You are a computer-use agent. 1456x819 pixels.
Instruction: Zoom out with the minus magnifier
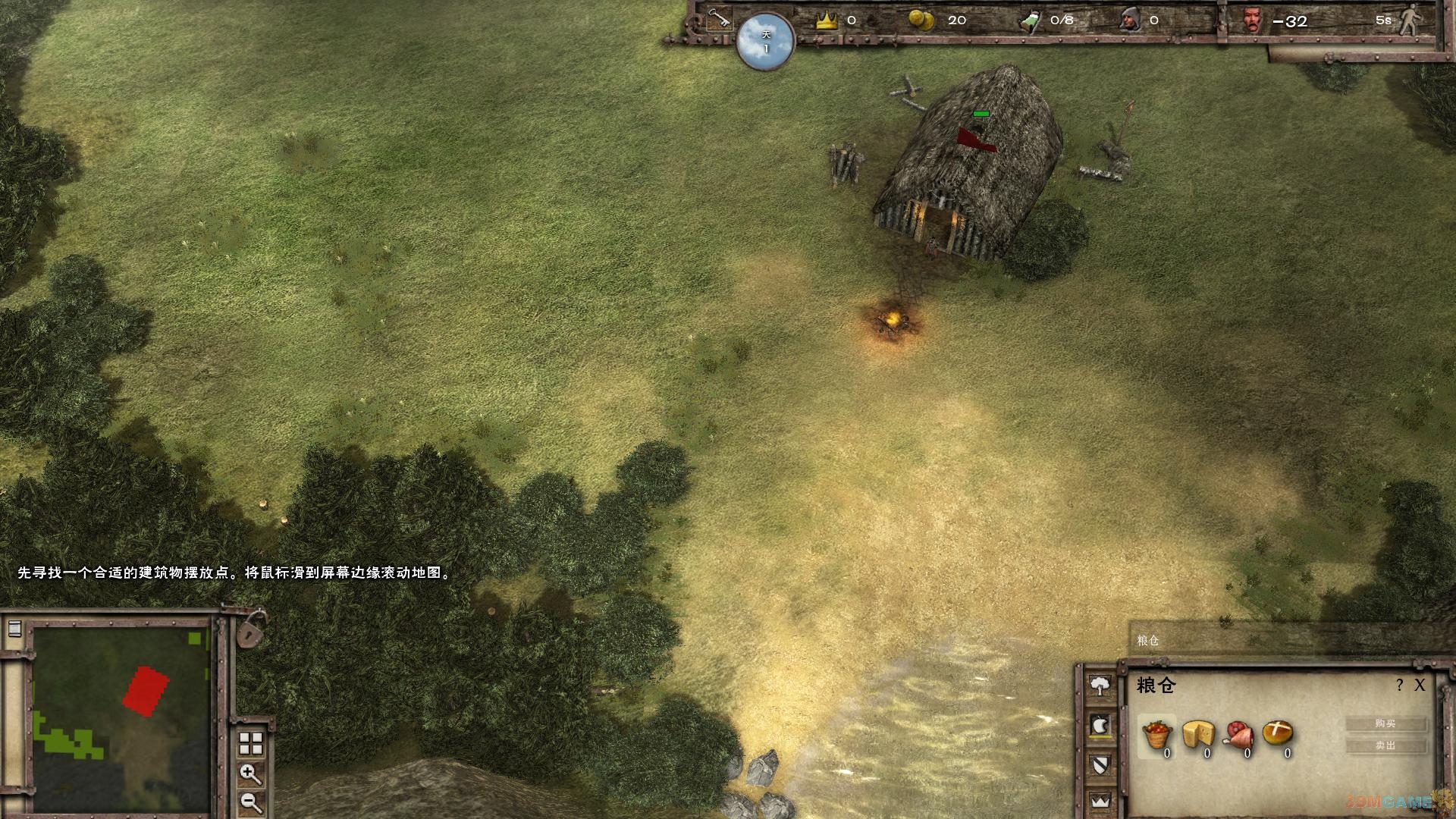(249, 801)
